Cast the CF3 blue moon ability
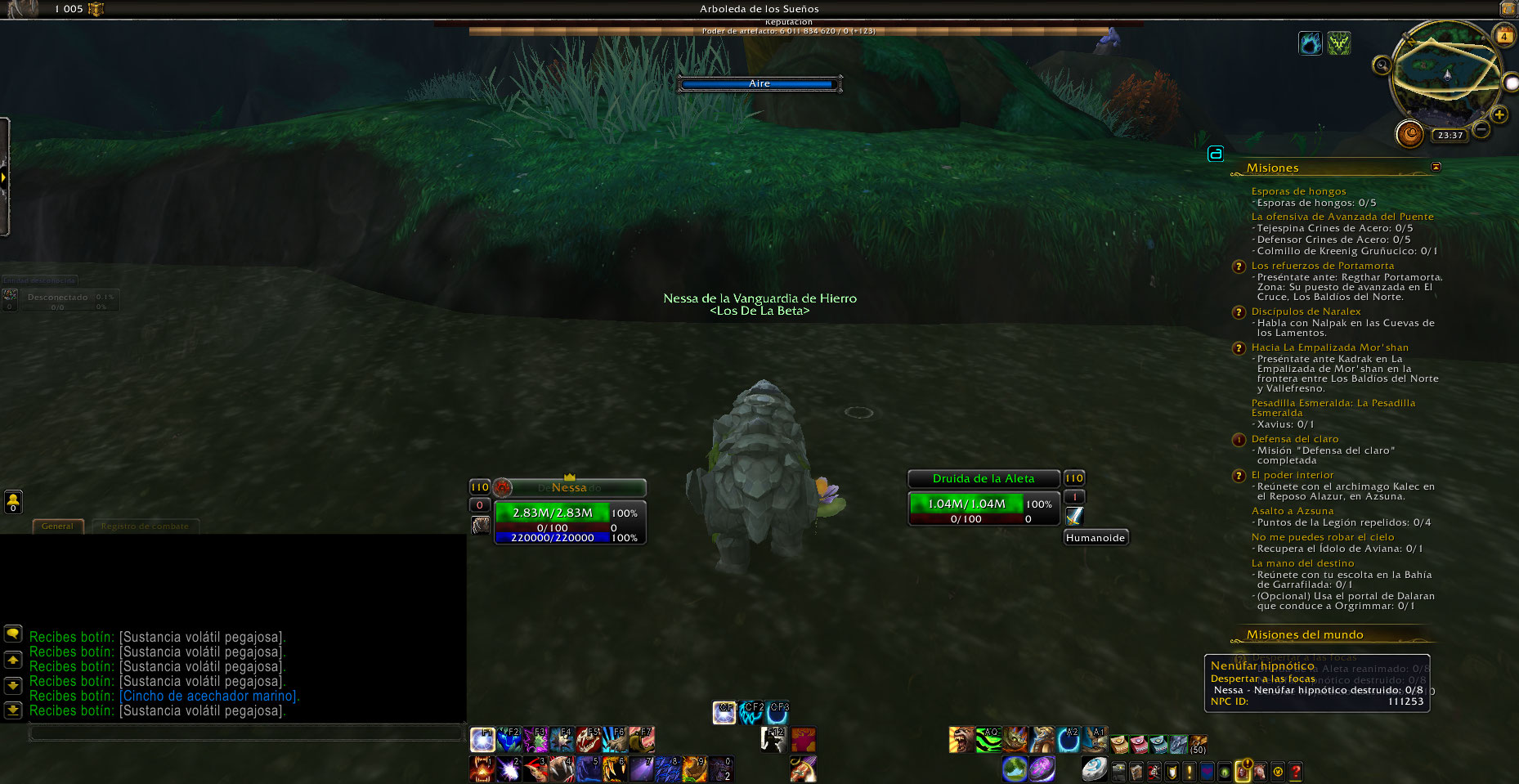Viewport: 1519px width, 784px height. click(x=777, y=713)
